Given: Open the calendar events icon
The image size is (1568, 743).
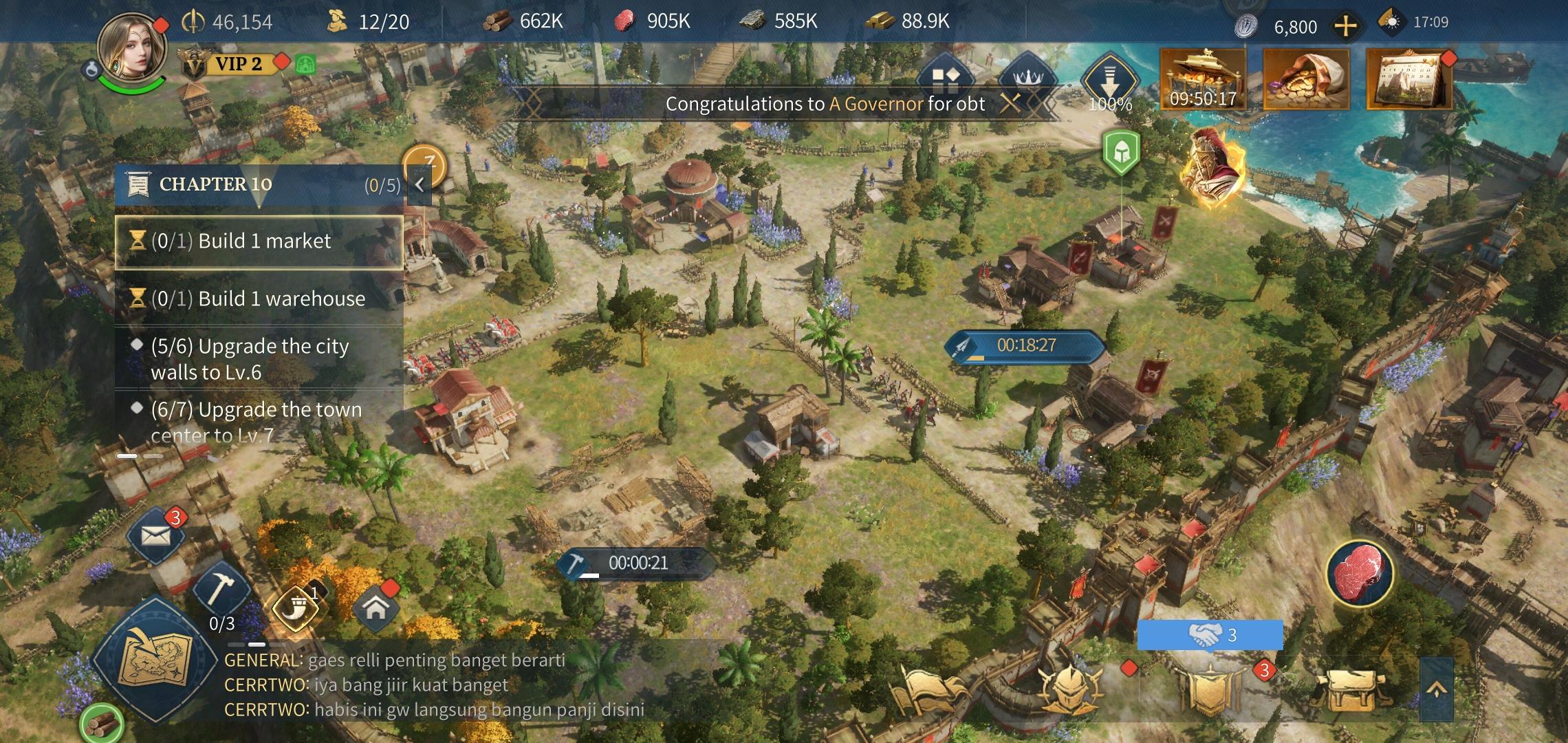Looking at the screenshot, I should click(x=1408, y=79).
